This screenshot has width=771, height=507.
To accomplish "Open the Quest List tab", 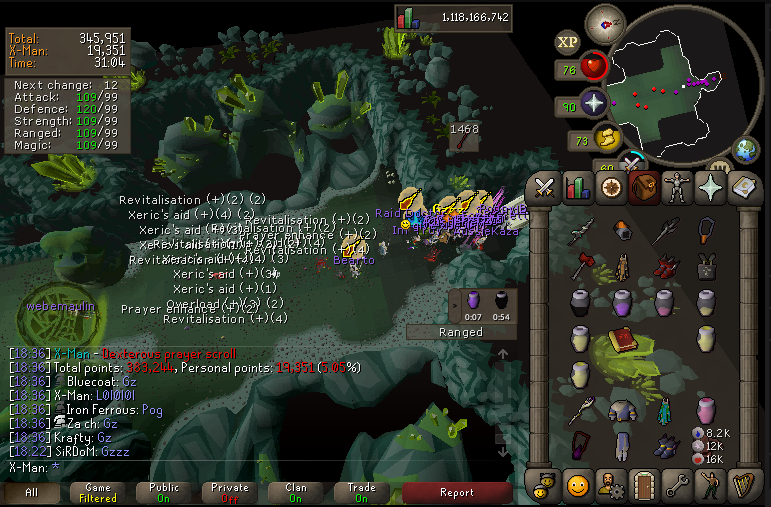I will point(610,187).
